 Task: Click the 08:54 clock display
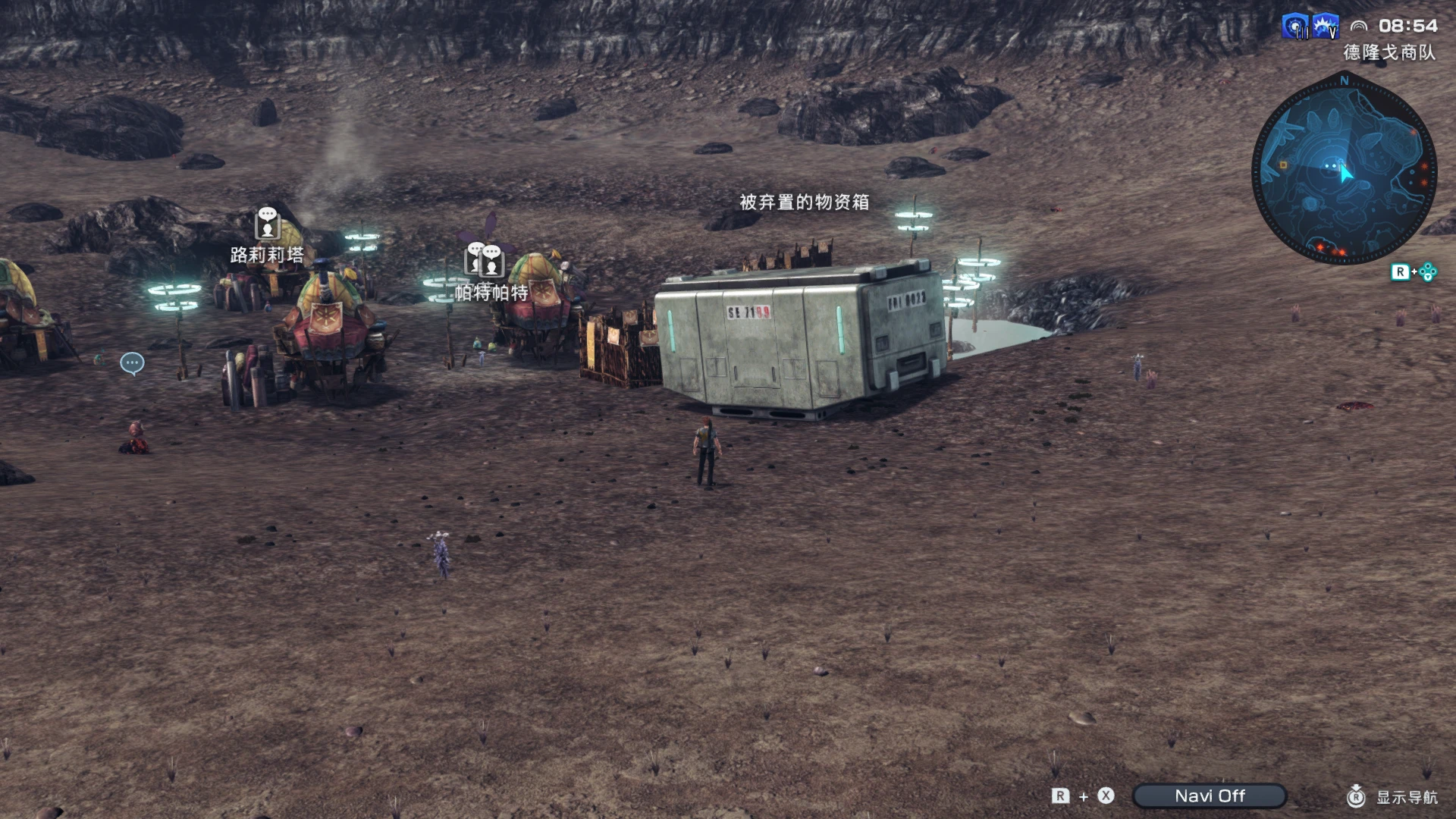[x=1409, y=25]
